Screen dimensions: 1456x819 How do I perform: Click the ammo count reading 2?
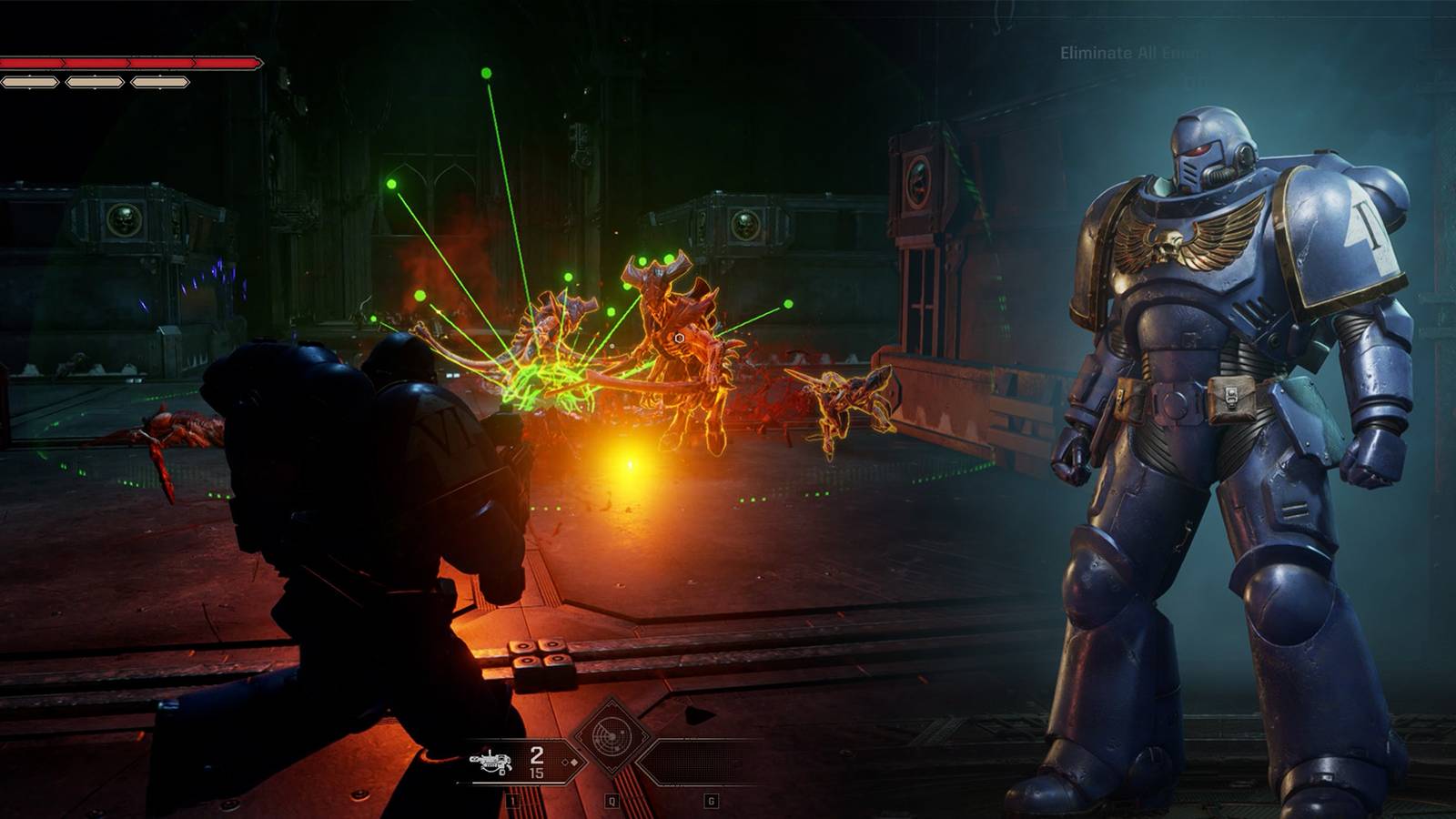[537, 755]
